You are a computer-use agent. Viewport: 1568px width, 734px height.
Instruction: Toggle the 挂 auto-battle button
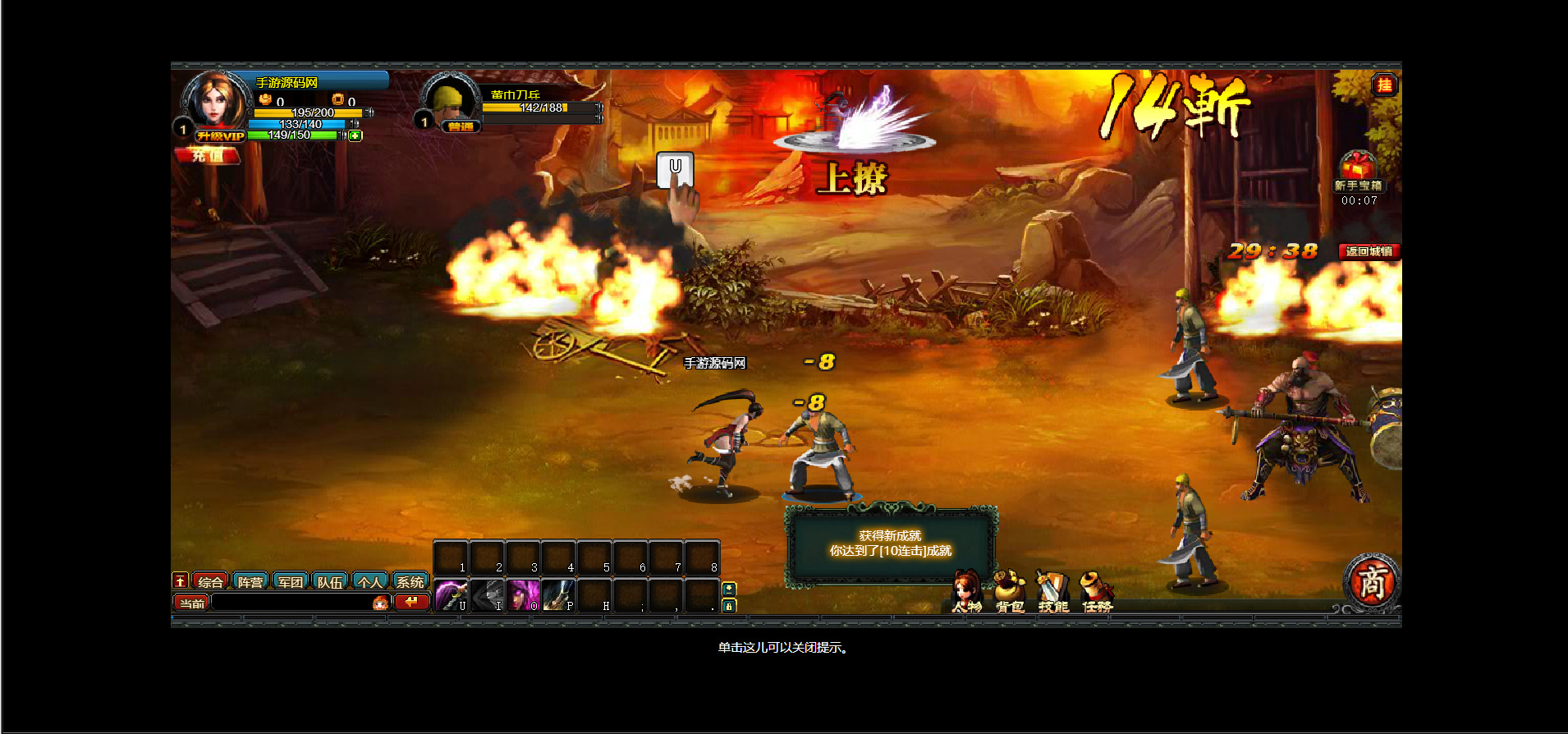(x=1384, y=85)
